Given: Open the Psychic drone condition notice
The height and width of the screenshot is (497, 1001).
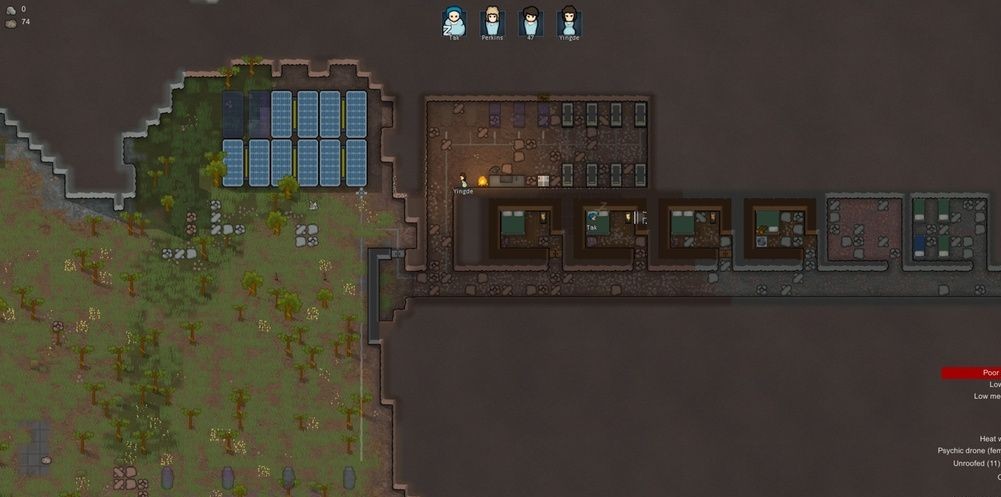Looking at the screenshot, I should pos(969,451).
